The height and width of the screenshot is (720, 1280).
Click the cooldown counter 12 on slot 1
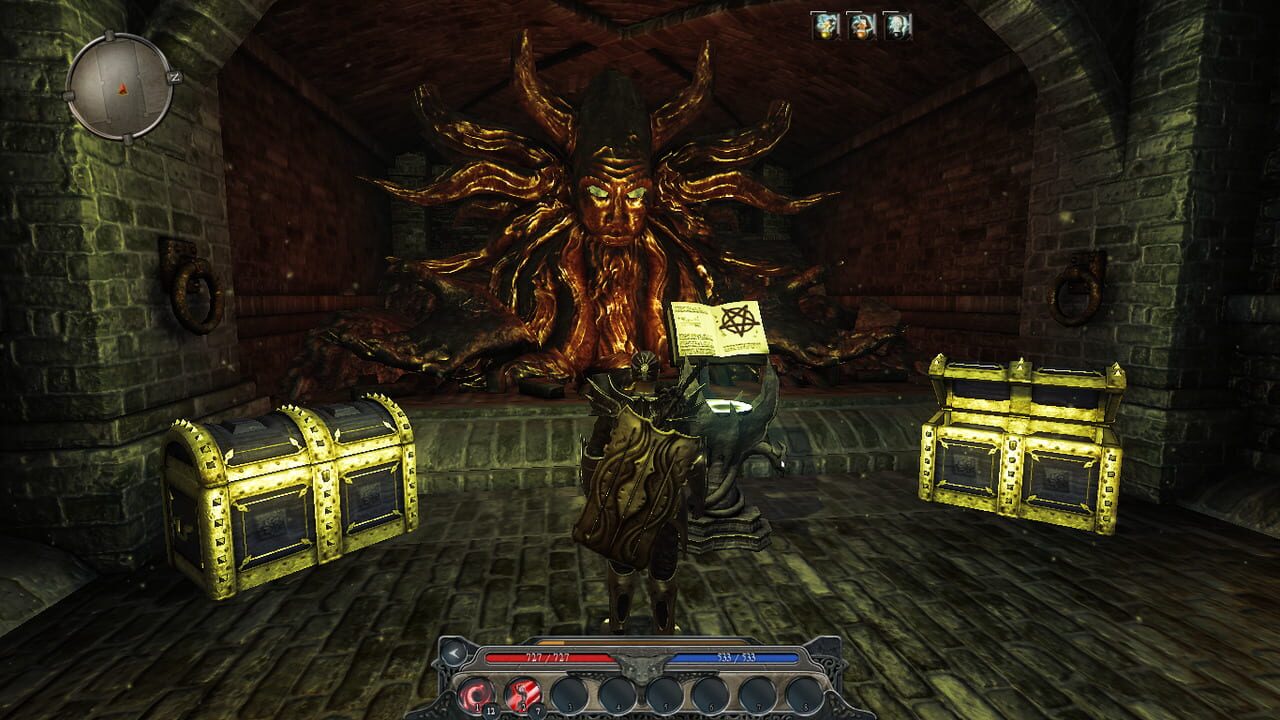[491, 710]
